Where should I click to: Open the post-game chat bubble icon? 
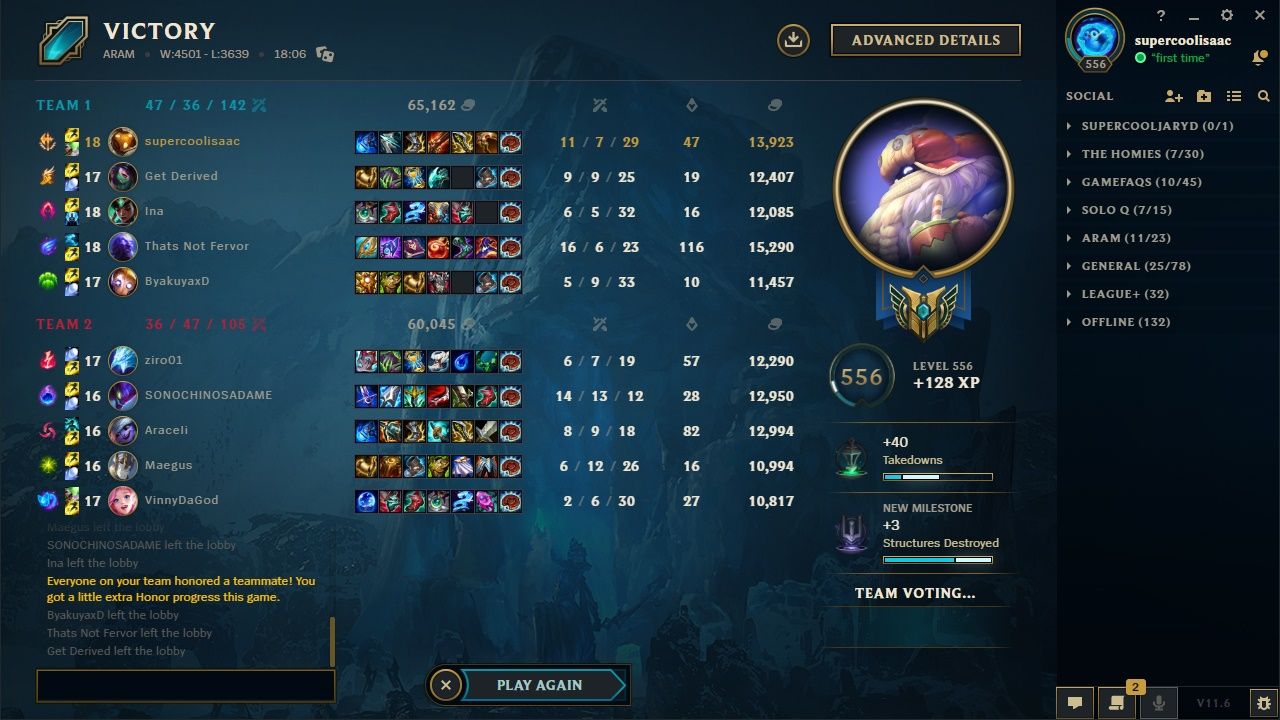pyautogui.click(x=1076, y=703)
